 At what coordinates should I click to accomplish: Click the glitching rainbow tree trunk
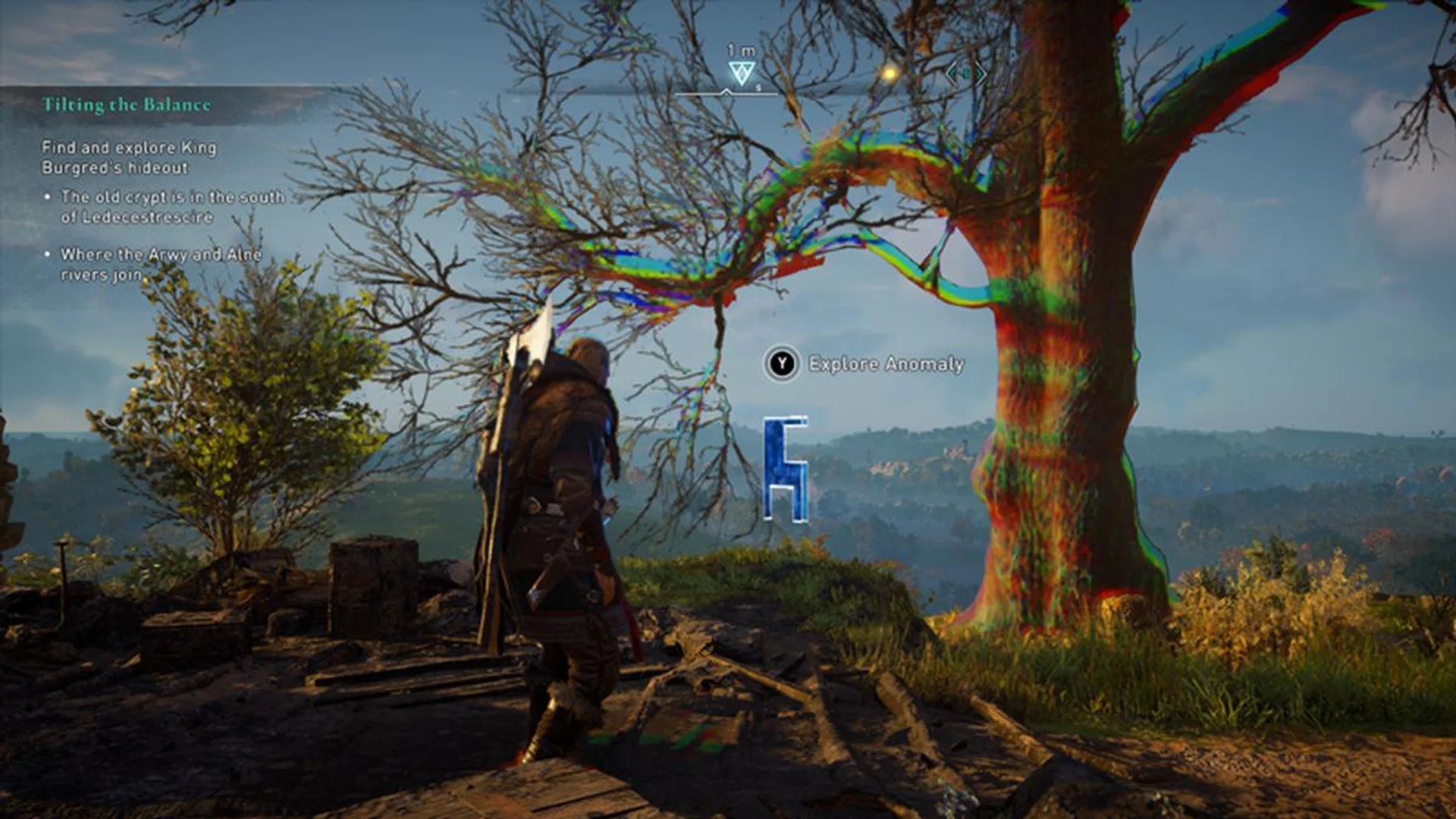tap(1062, 455)
